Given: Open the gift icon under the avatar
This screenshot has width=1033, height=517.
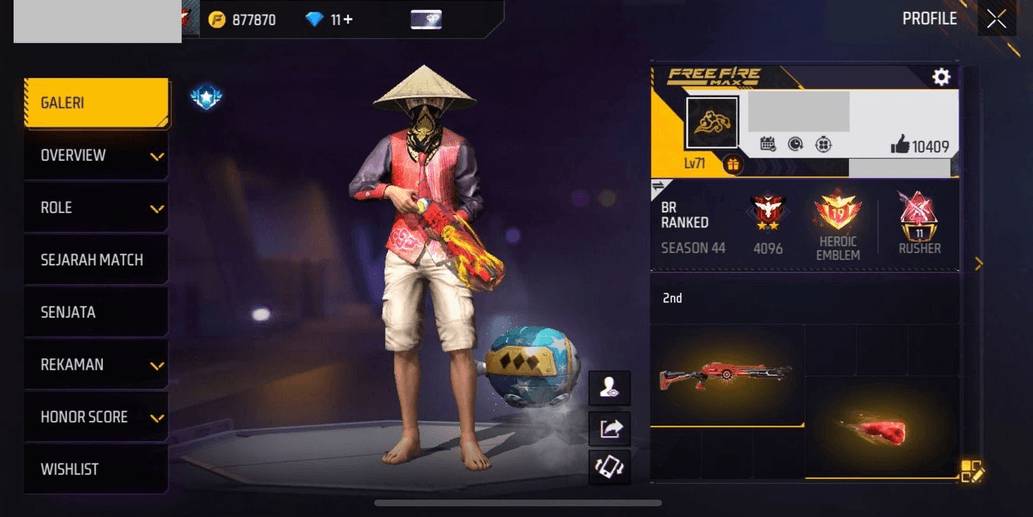Looking at the screenshot, I should pyautogui.click(x=733, y=165).
